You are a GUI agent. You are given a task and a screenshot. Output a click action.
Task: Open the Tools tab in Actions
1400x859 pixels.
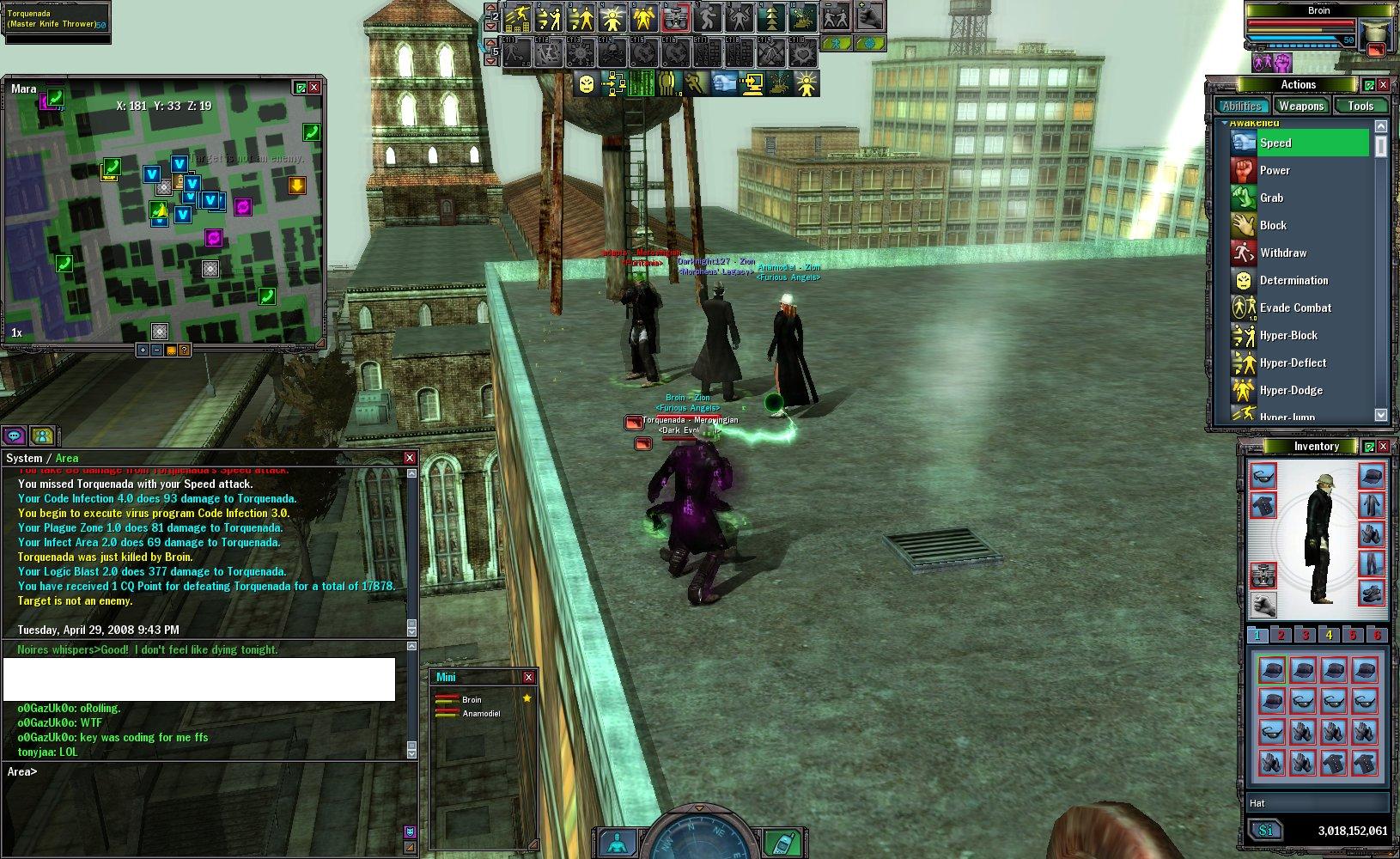click(x=1360, y=107)
